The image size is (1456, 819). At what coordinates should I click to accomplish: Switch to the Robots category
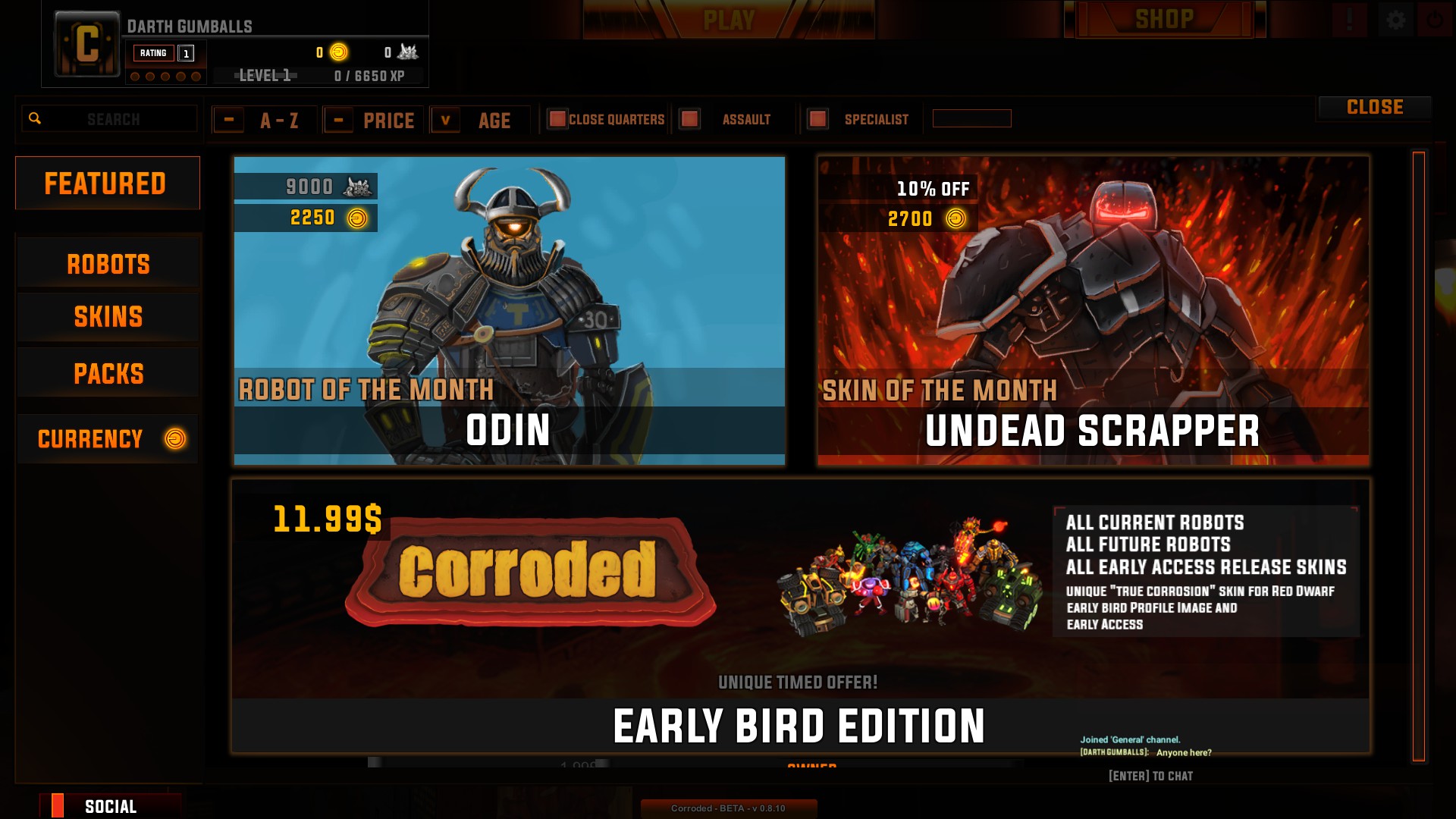108,264
